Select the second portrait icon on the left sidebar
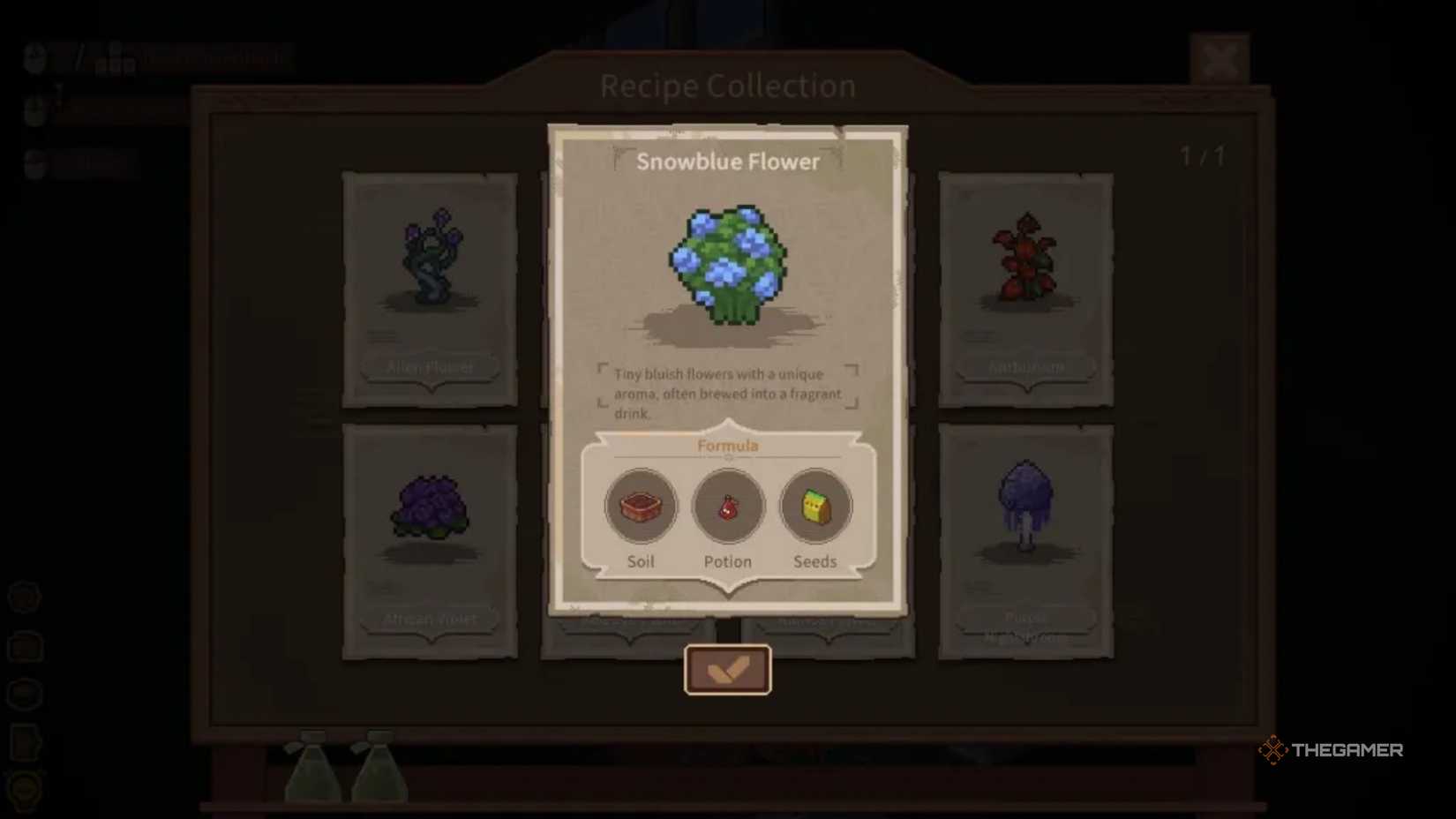 click(x=33, y=109)
